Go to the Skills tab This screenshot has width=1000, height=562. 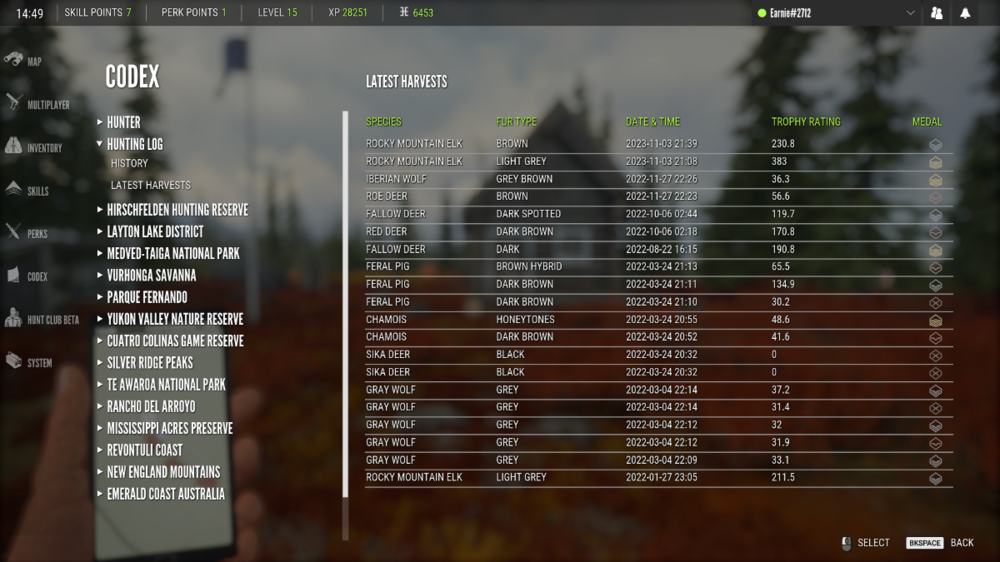(x=27, y=190)
